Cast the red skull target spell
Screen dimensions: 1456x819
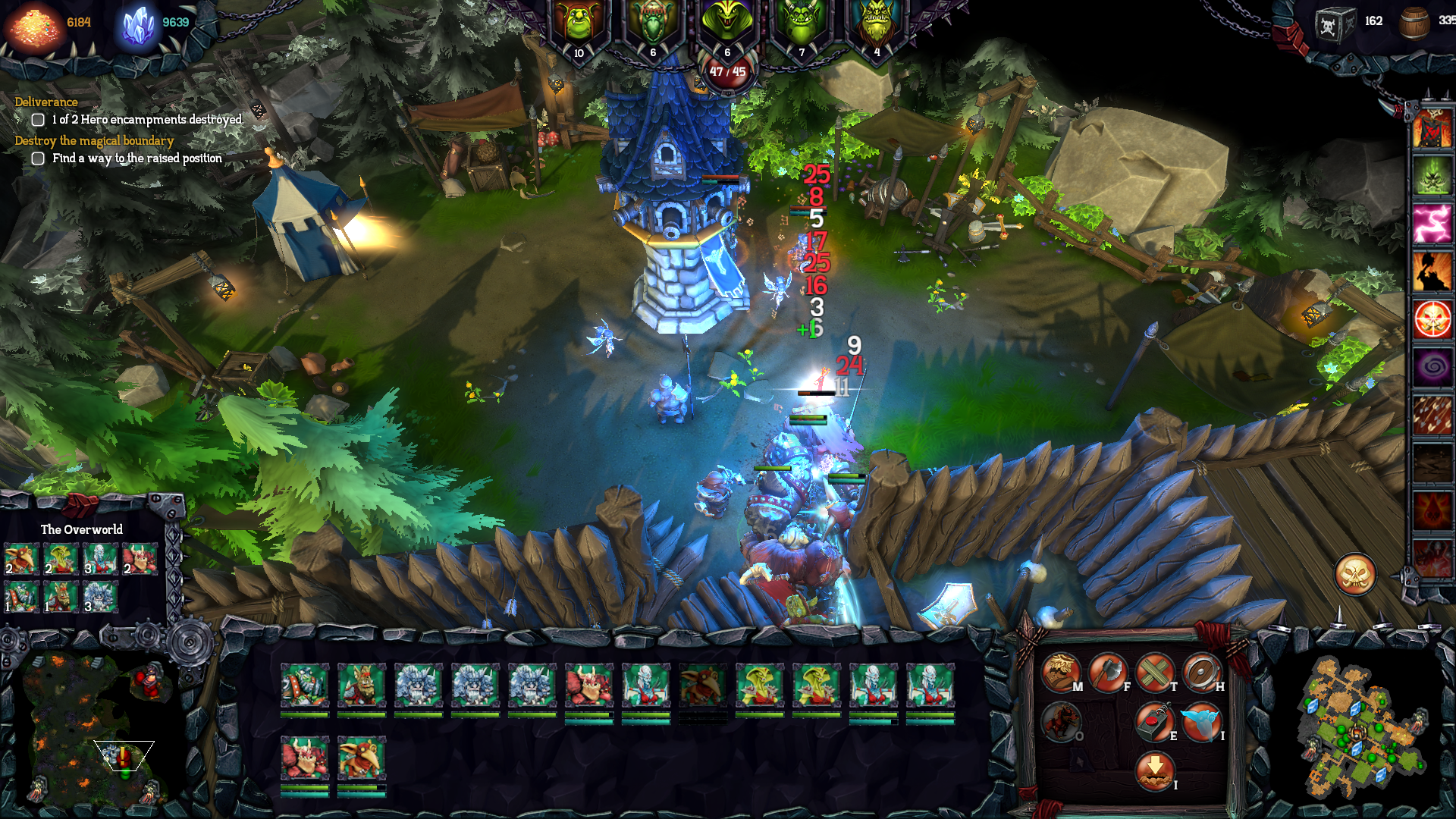(x=1432, y=319)
